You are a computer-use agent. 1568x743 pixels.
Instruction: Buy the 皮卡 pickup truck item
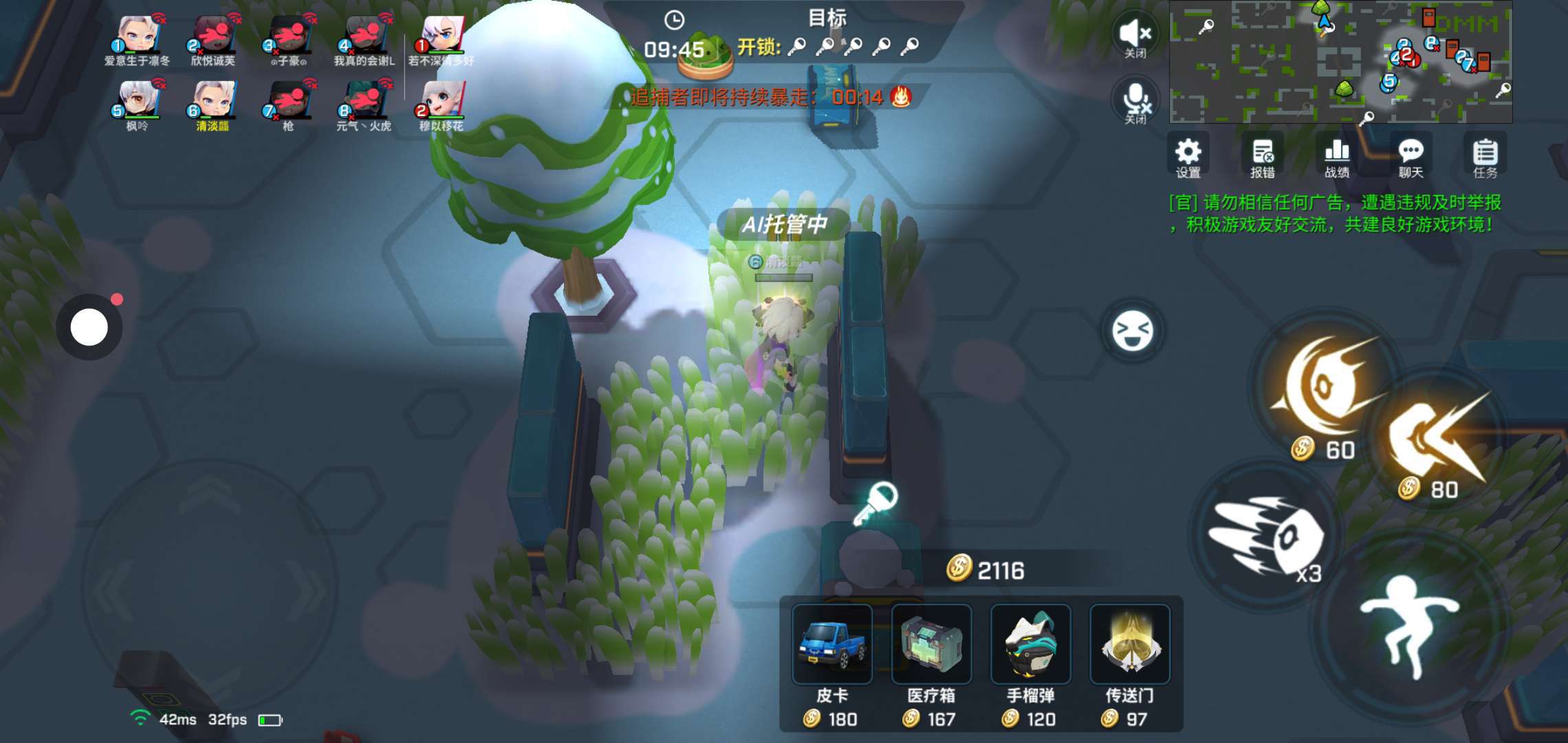point(832,645)
